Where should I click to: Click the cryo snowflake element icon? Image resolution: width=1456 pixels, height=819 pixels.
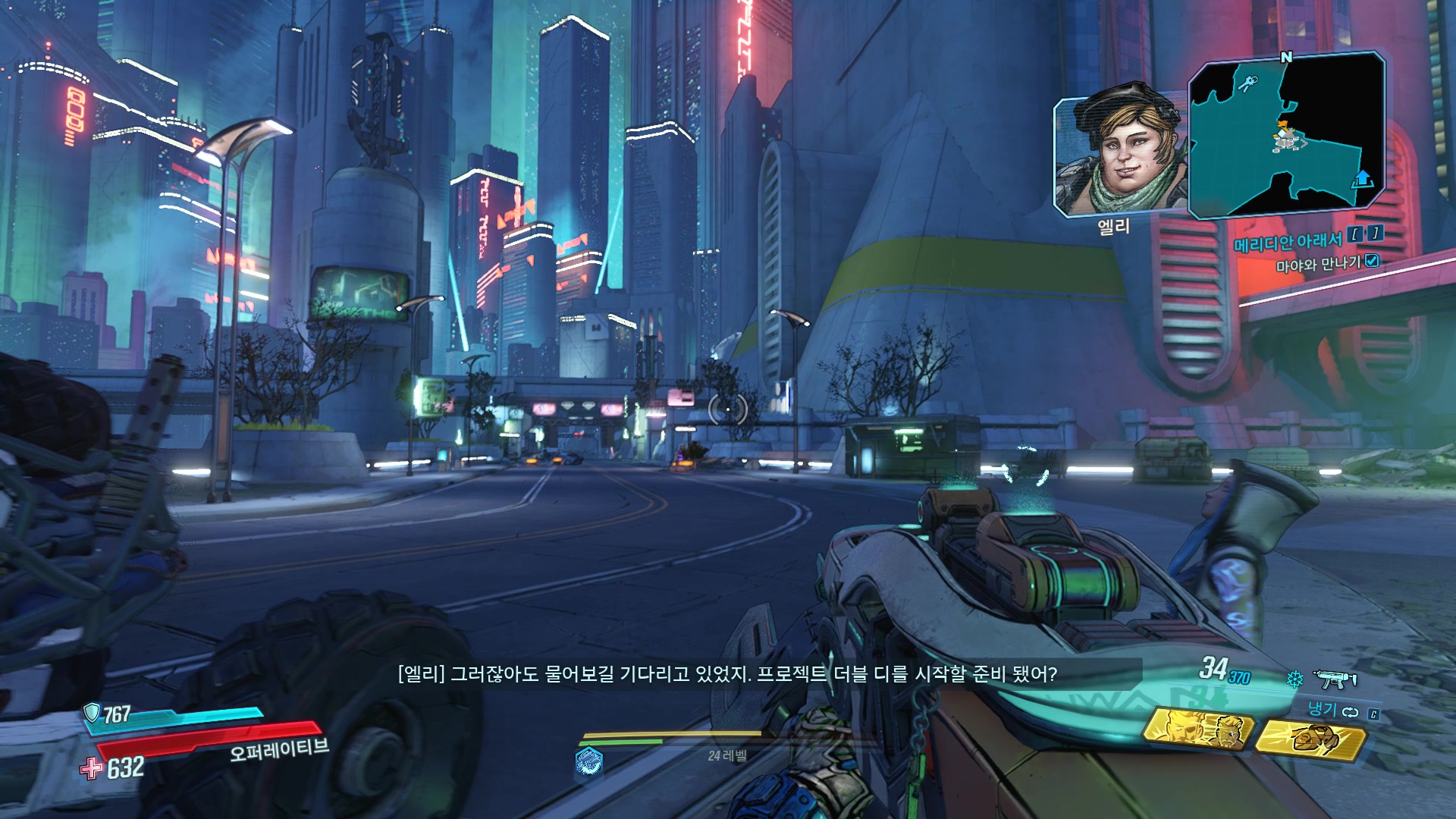(1294, 679)
